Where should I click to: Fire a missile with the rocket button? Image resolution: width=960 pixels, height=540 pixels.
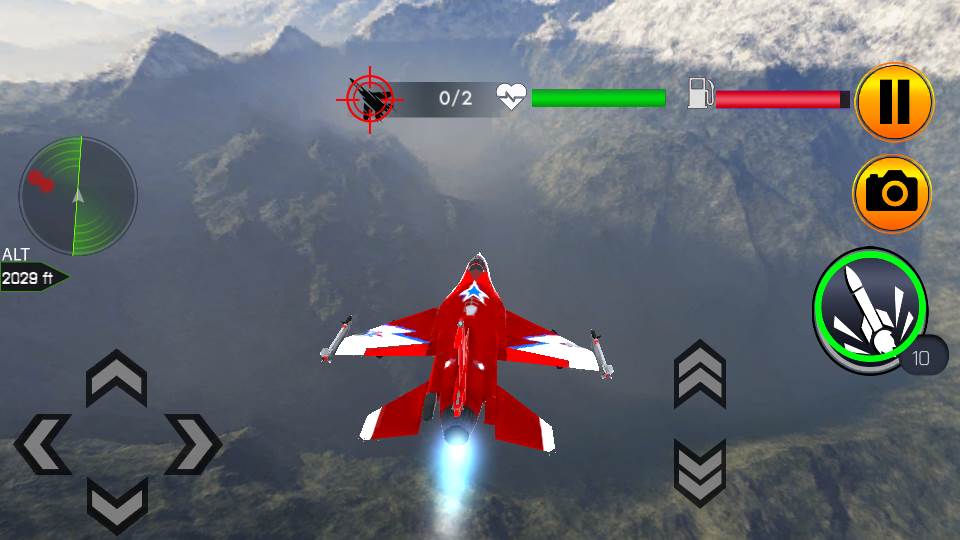[869, 310]
